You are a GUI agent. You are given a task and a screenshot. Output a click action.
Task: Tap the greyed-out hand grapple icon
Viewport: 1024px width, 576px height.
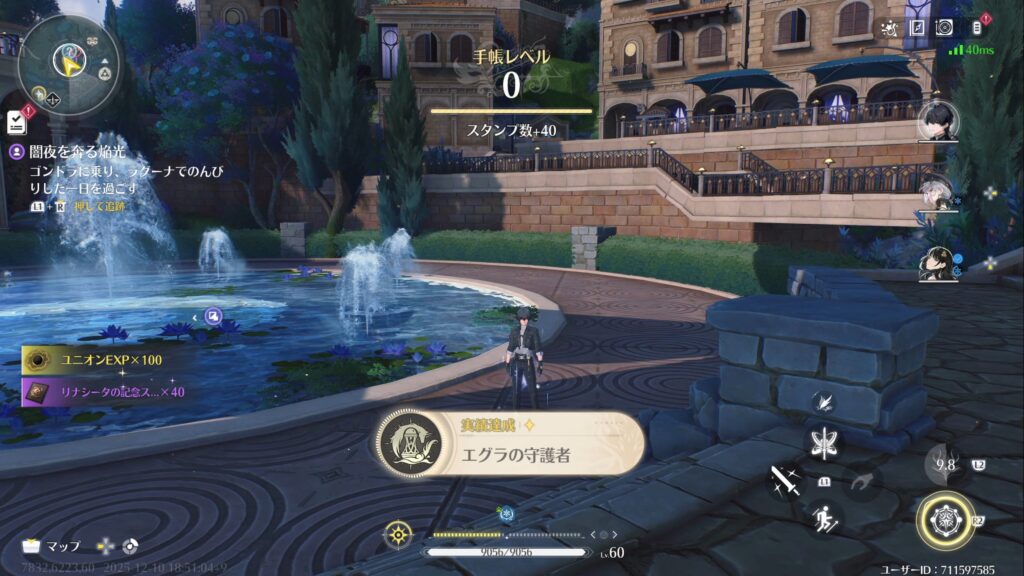tap(862, 482)
